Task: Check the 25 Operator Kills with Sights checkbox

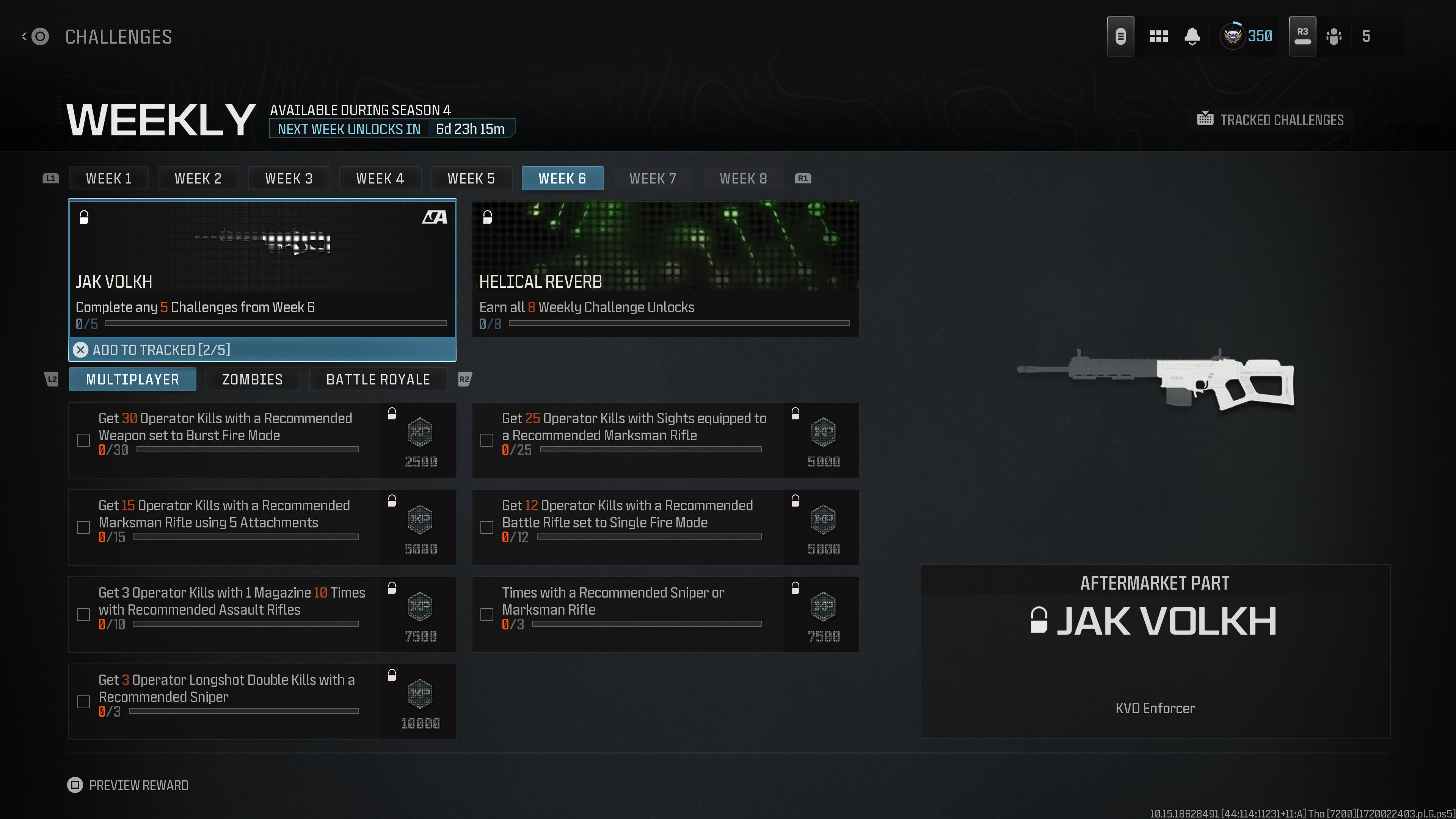Action: pyautogui.click(x=486, y=440)
